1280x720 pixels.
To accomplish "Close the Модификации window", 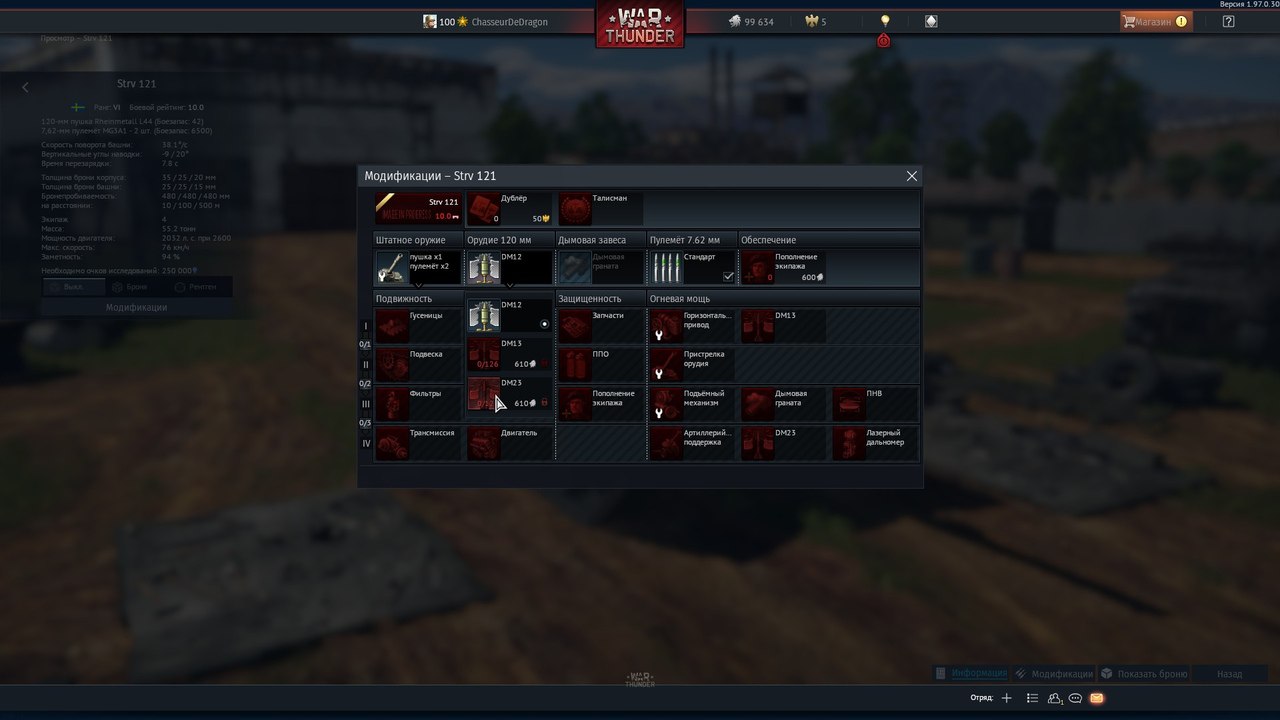I will click(911, 176).
